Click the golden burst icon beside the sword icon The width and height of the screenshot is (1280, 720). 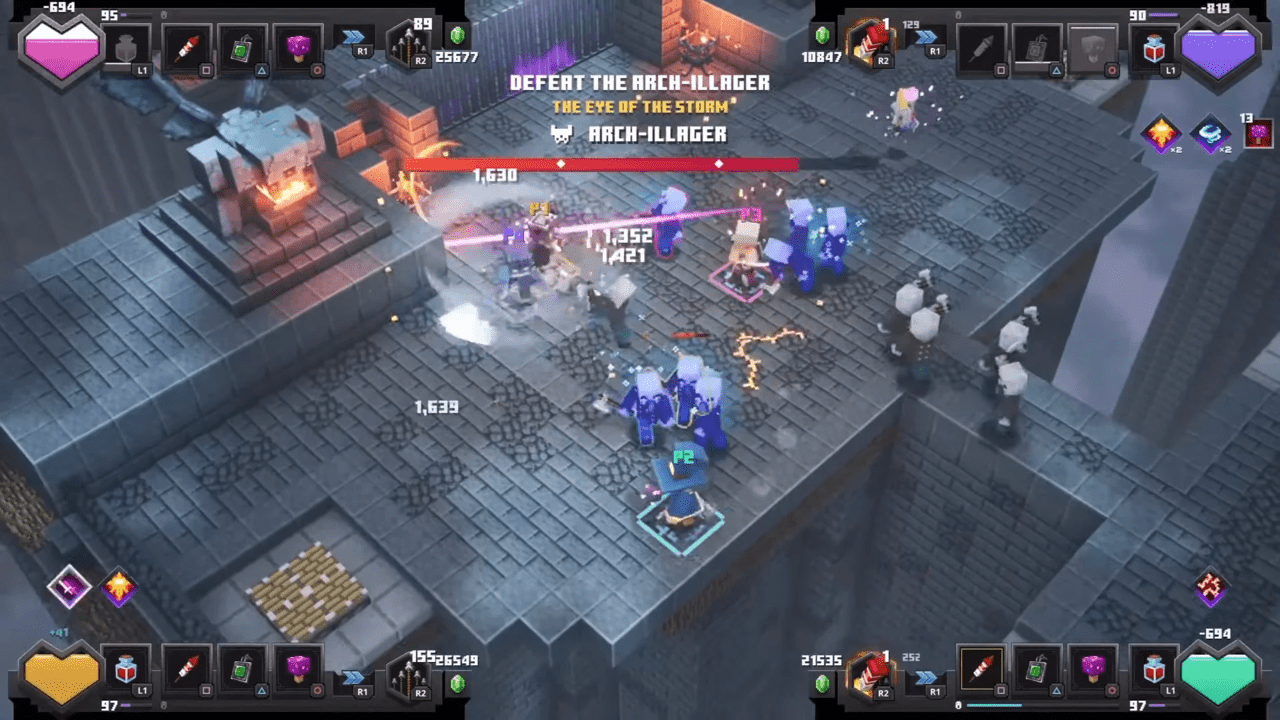coord(118,588)
